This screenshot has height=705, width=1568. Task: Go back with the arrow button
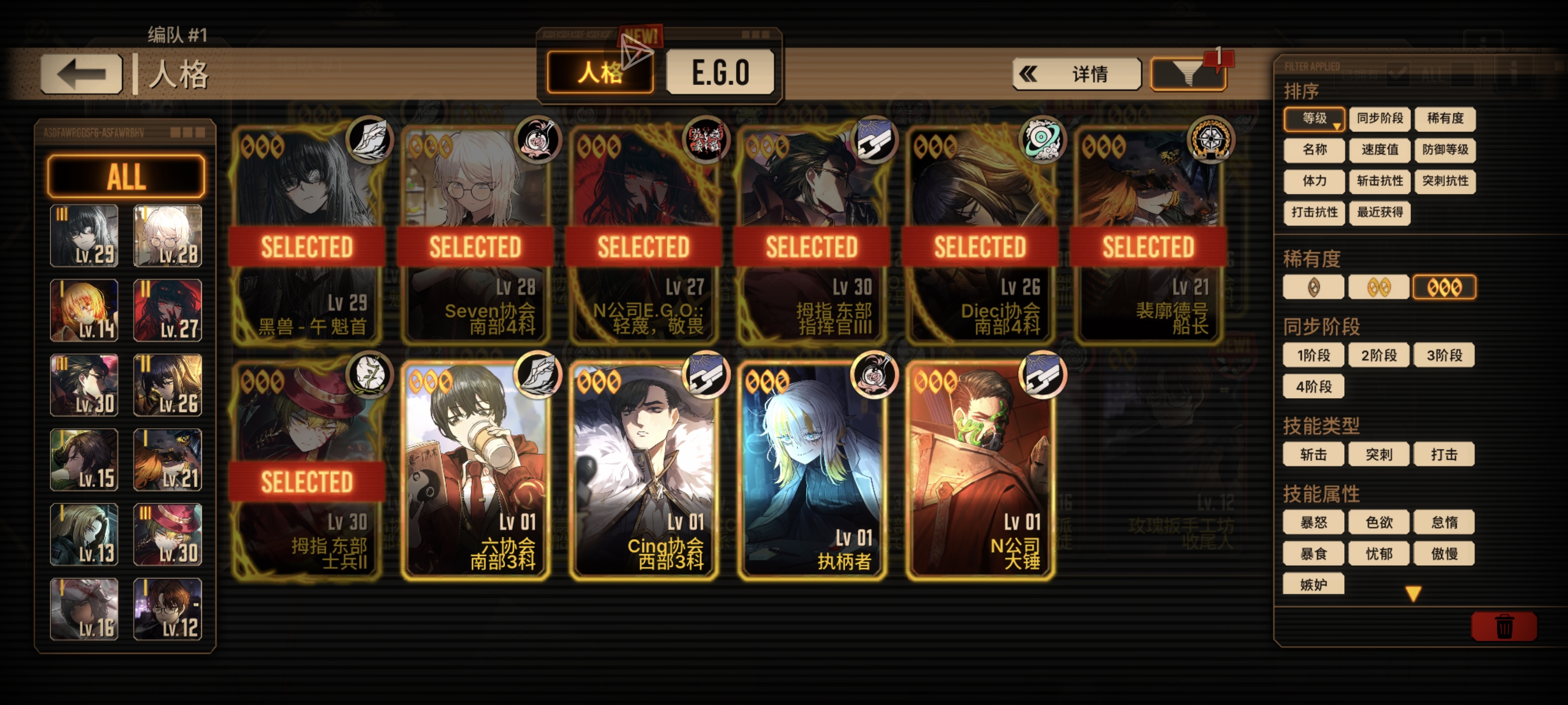[81, 74]
